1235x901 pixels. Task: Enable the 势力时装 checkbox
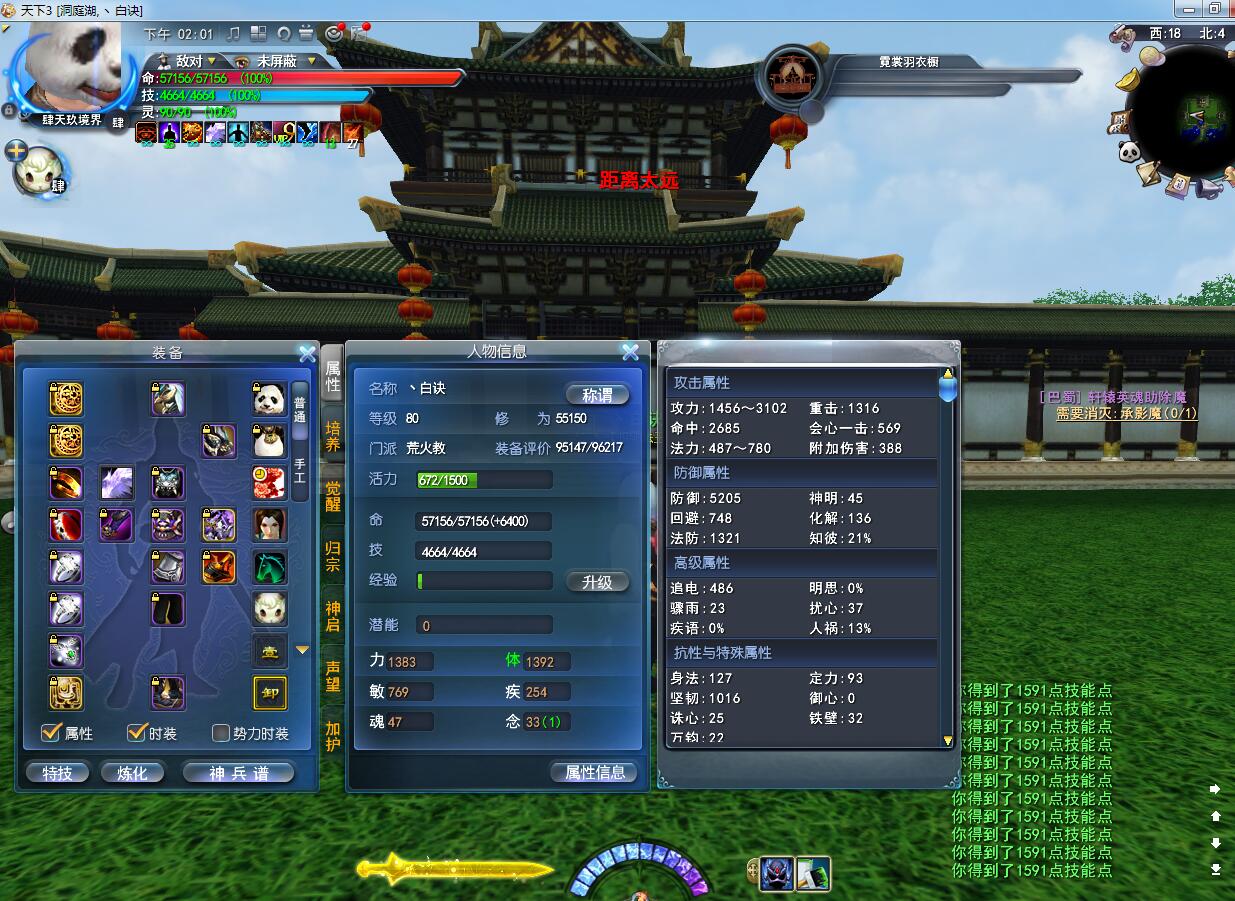[221, 733]
